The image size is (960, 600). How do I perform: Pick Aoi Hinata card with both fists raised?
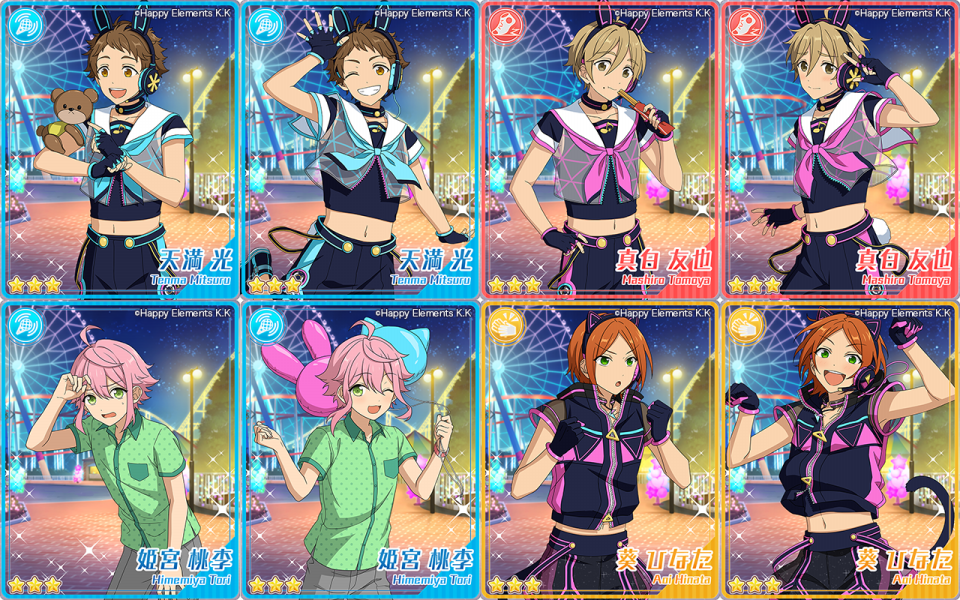(x=600, y=450)
